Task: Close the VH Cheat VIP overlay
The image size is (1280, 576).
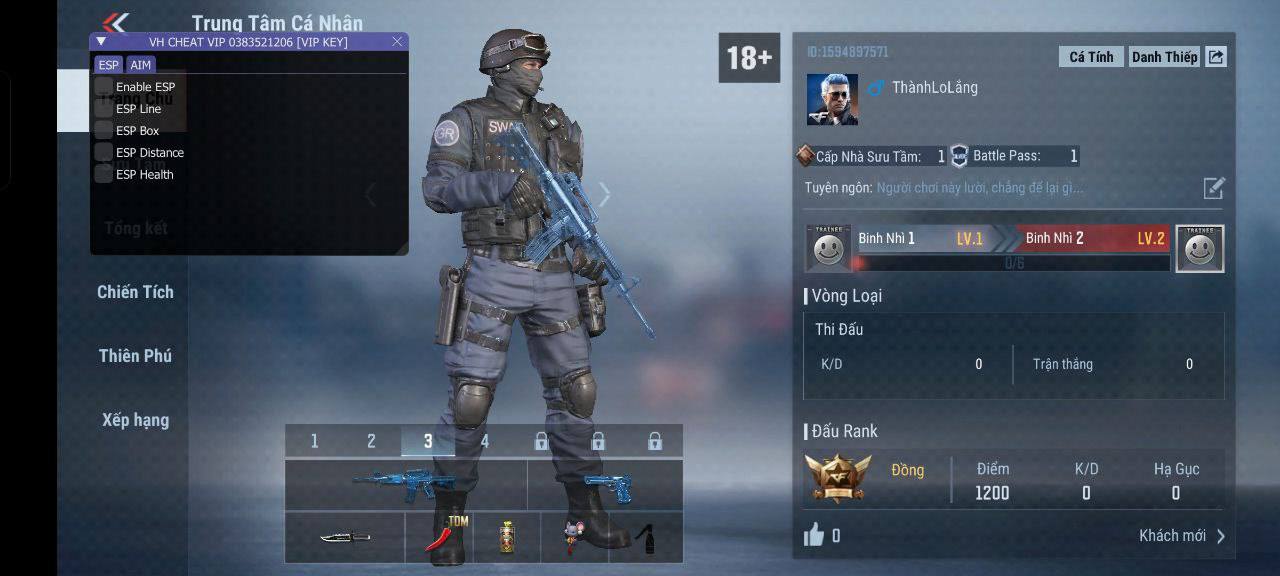Action: (397, 41)
